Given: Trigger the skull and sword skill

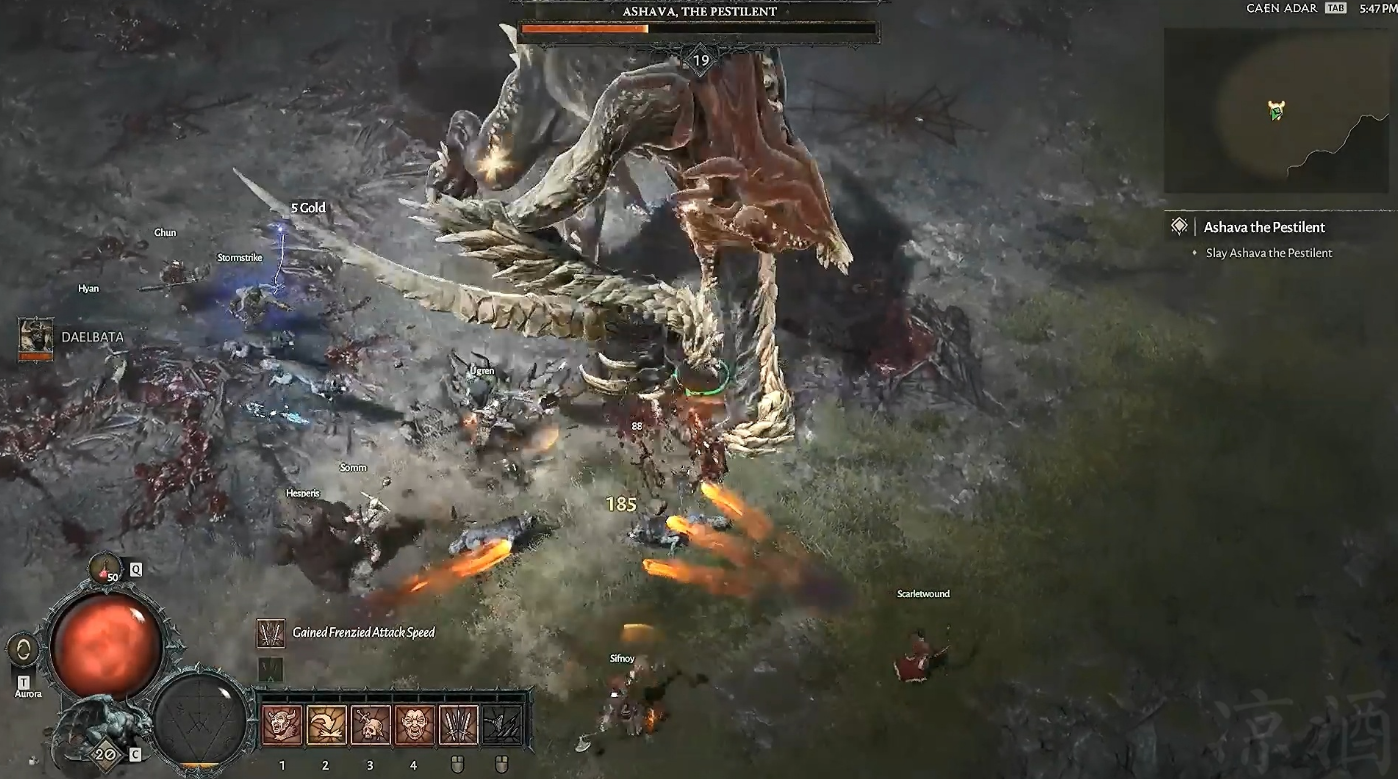Looking at the screenshot, I should click(370, 725).
